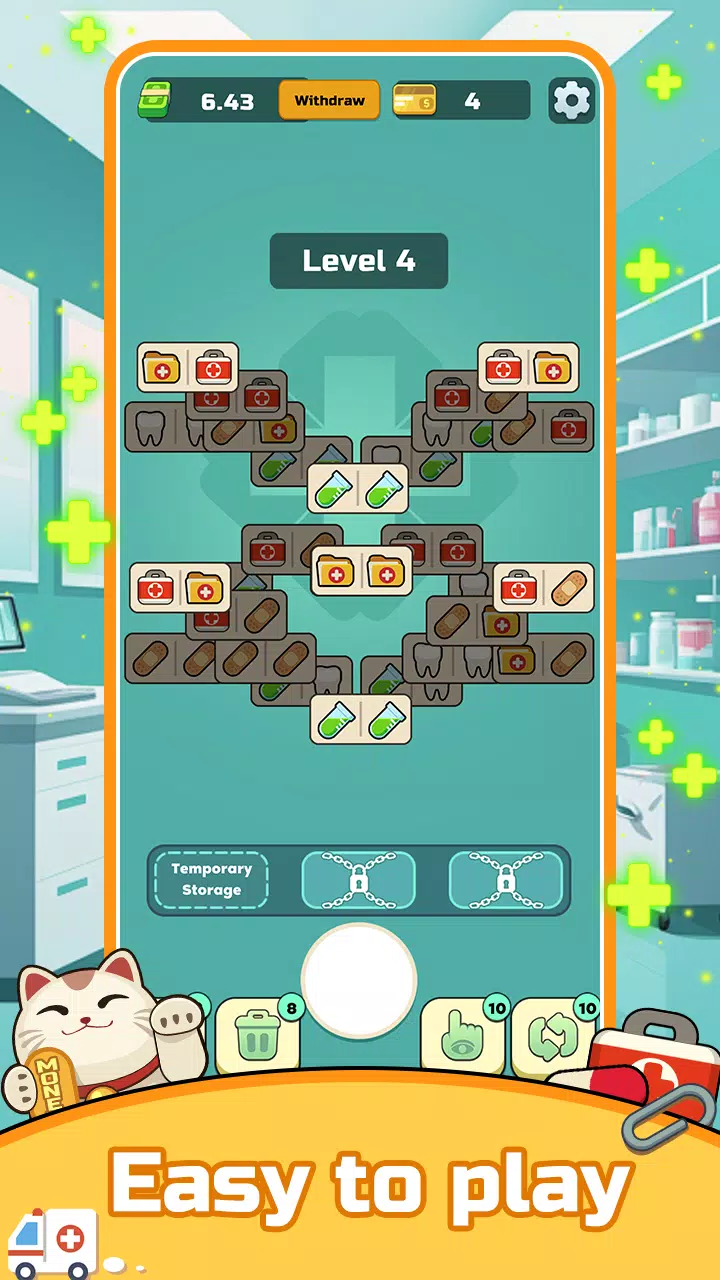Select the double folder tile
The image size is (720, 1280).
coord(361,572)
